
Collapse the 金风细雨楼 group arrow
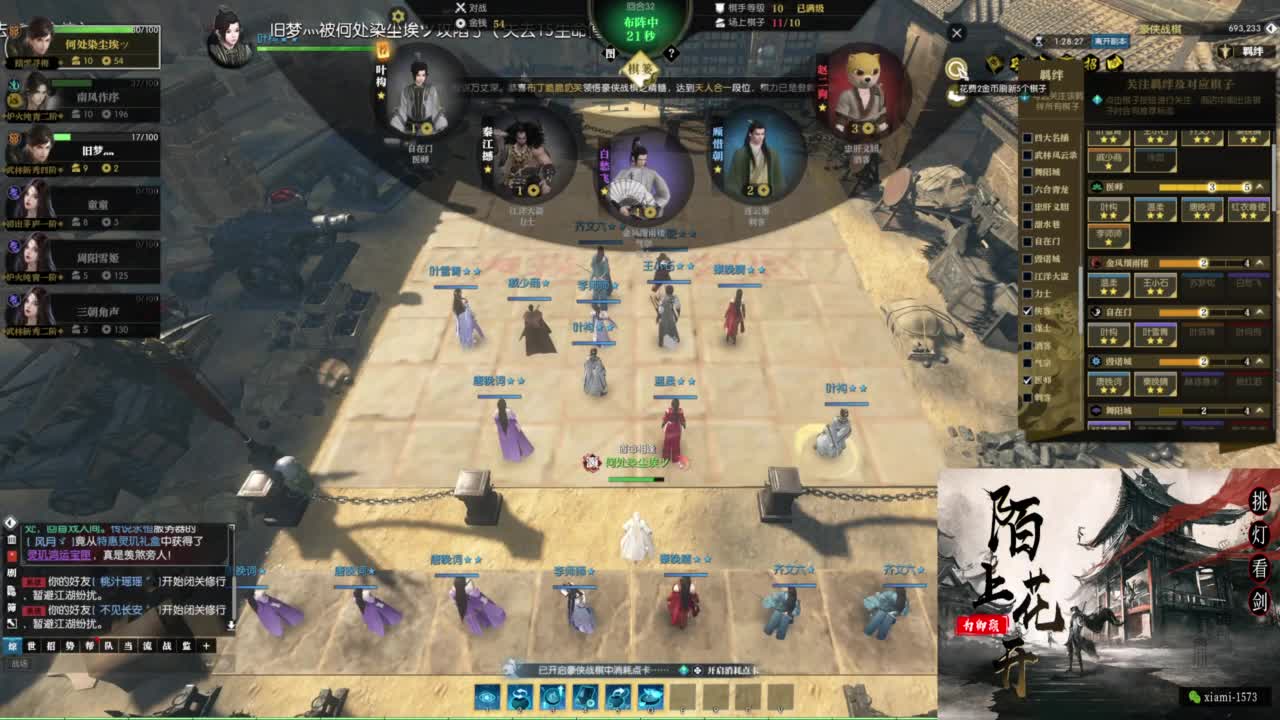pos(1259,261)
